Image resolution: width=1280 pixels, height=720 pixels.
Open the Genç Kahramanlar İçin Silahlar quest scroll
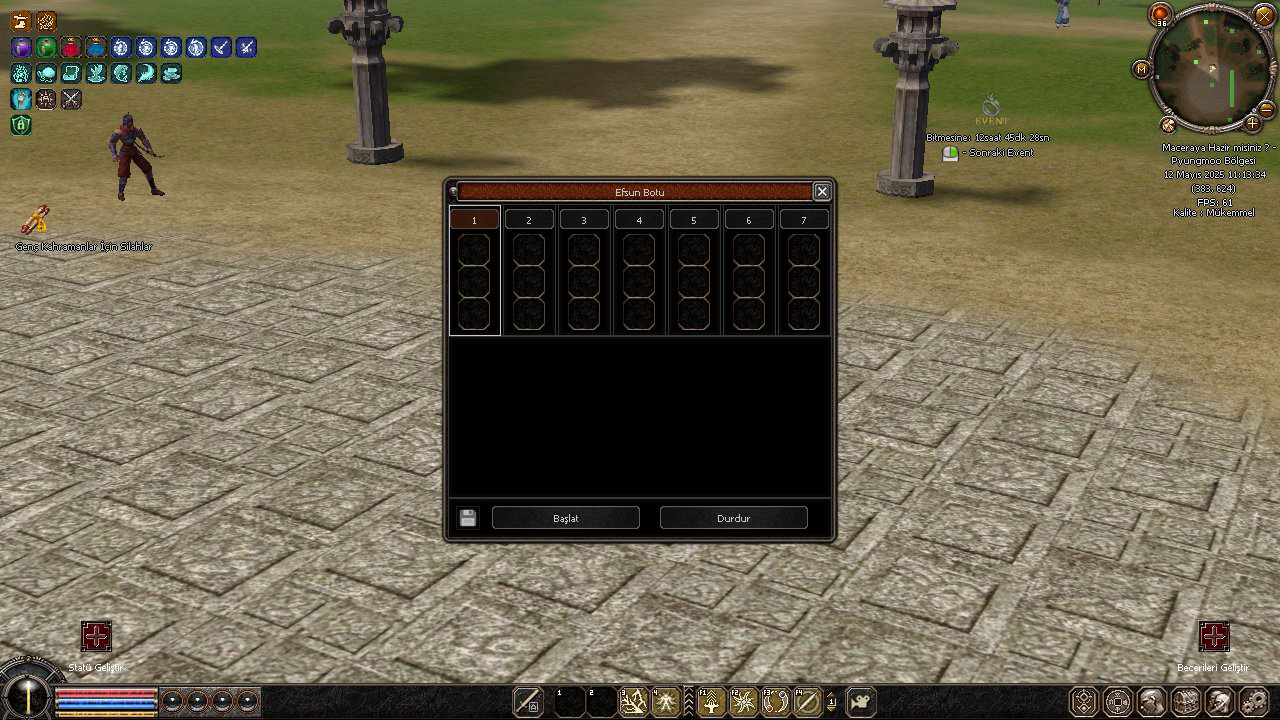pyautogui.click(x=36, y=219)
